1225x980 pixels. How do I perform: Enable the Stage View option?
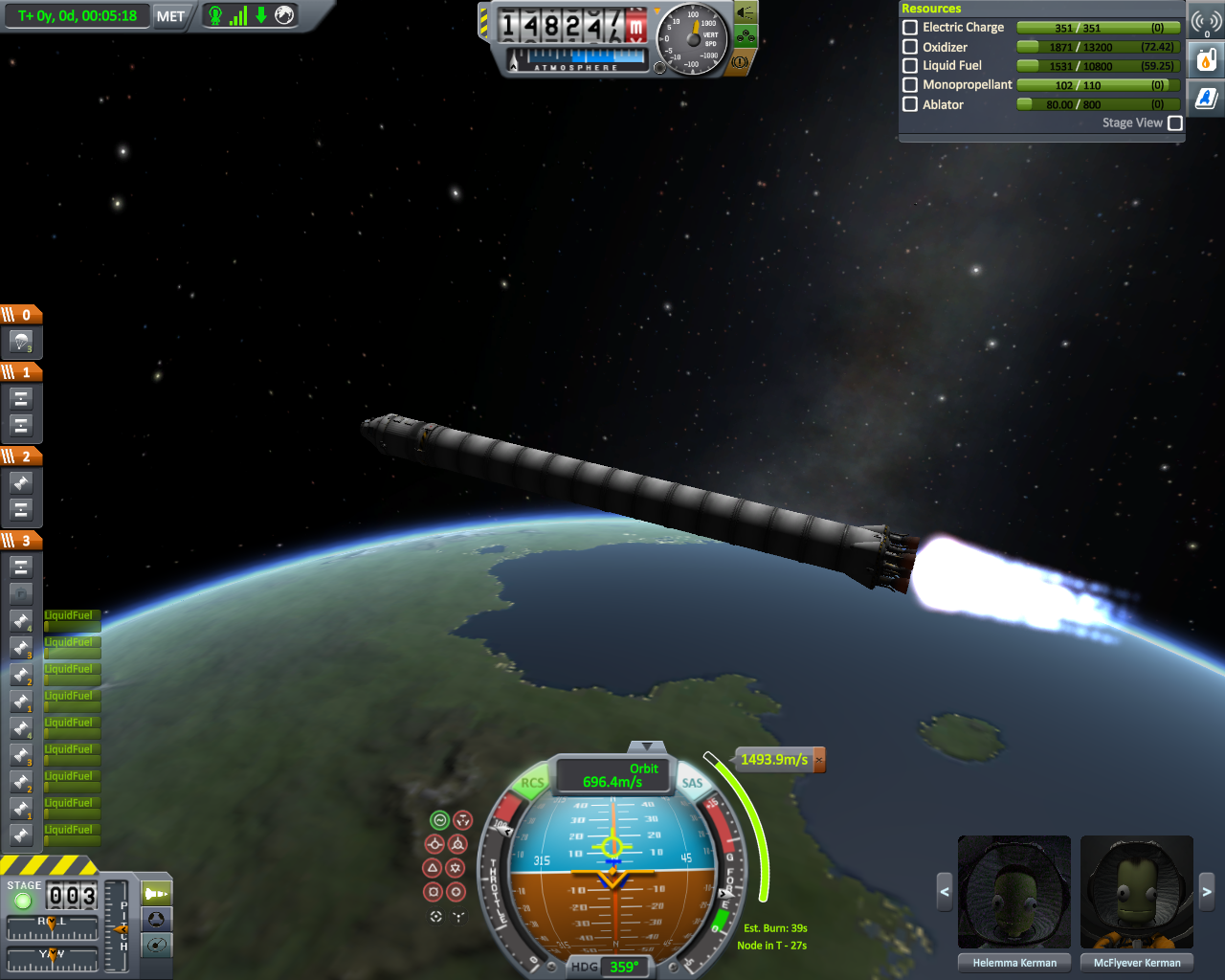[x=1175, y=123]
